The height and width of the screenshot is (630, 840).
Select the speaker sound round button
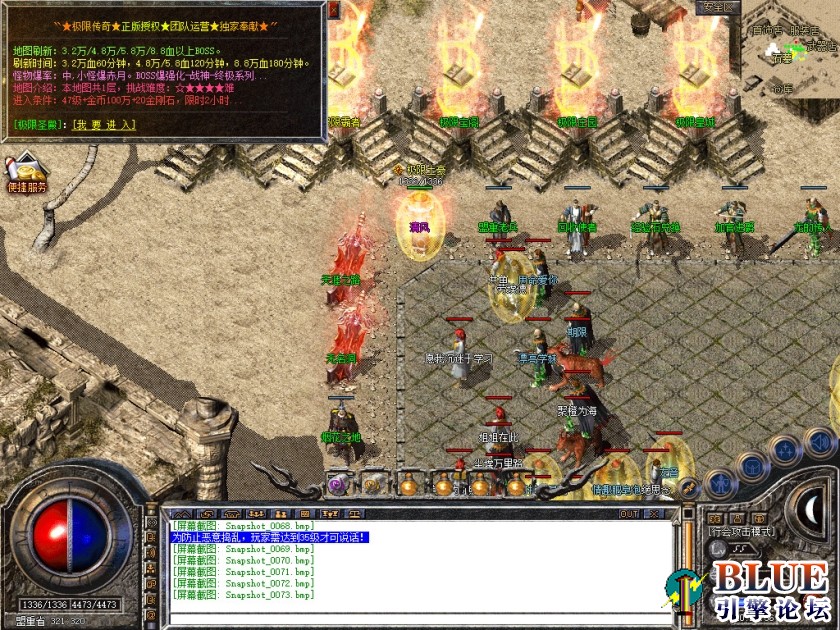(x=819, y=441)
